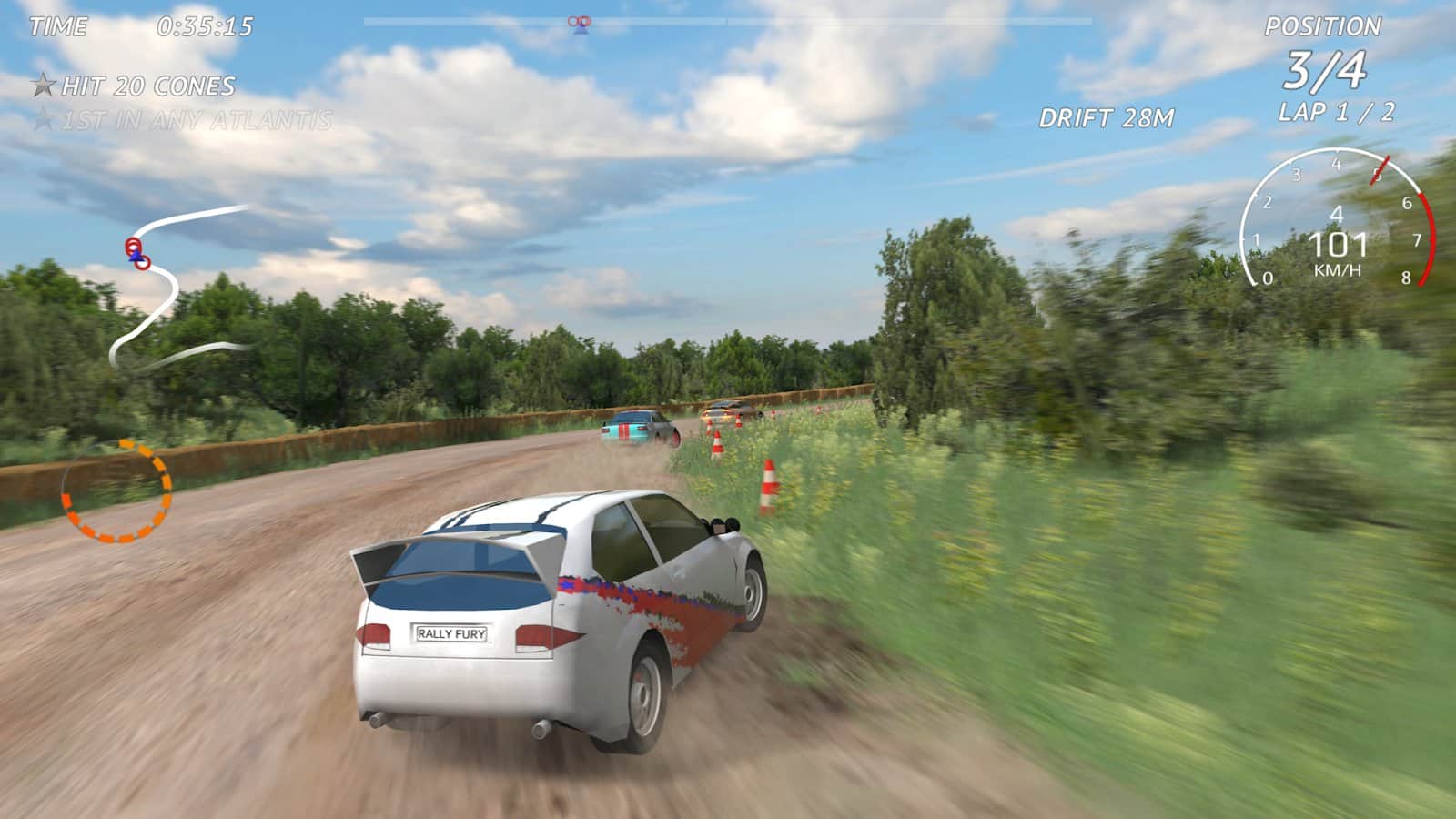This screenshot has height=819, width=1456.
Task: Click the player marker on the minimap
Action: (136, 256)
